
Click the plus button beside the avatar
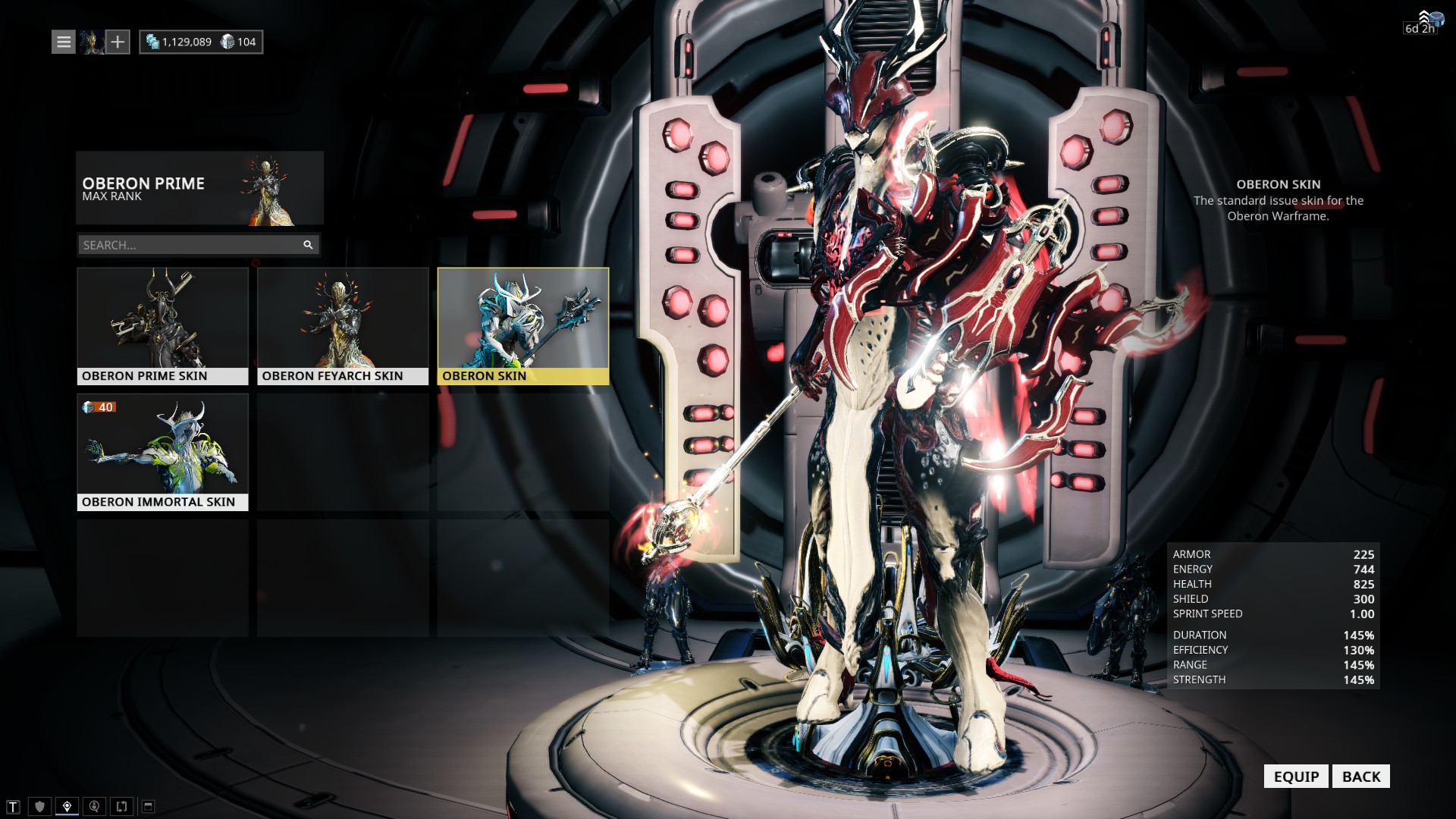pyautogui.click(x=118, y=42)
